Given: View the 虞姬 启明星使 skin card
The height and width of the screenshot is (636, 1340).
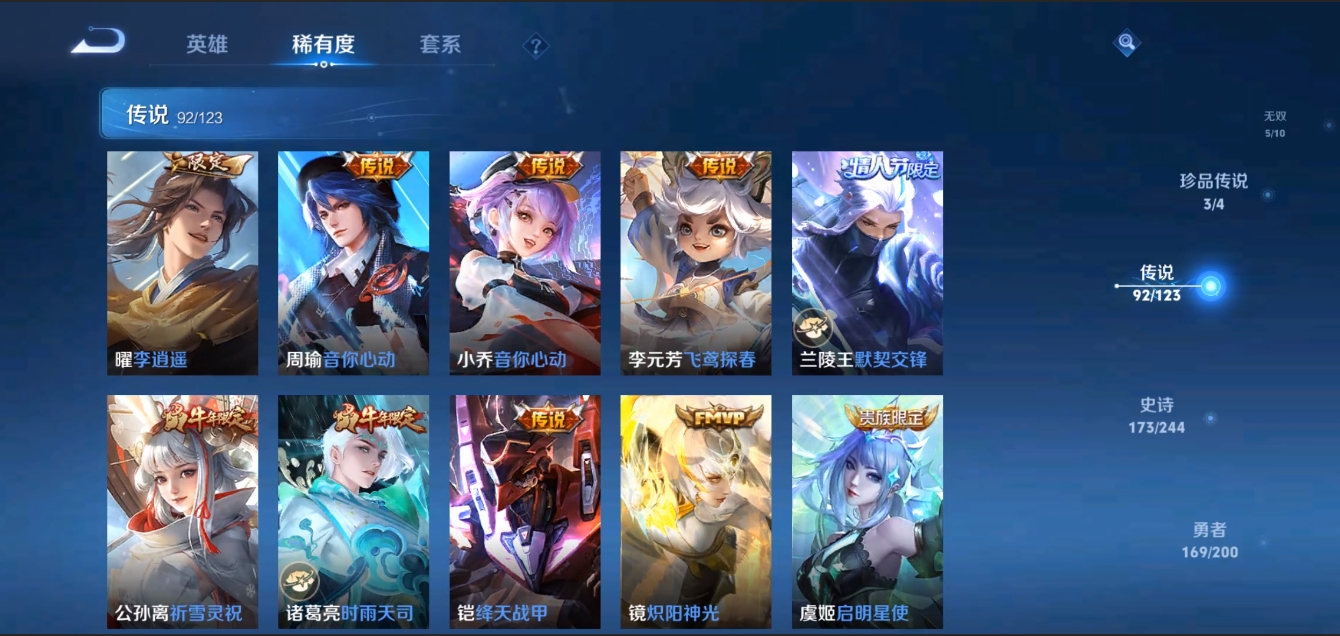Looking at the screenshot, I should 867,511.
